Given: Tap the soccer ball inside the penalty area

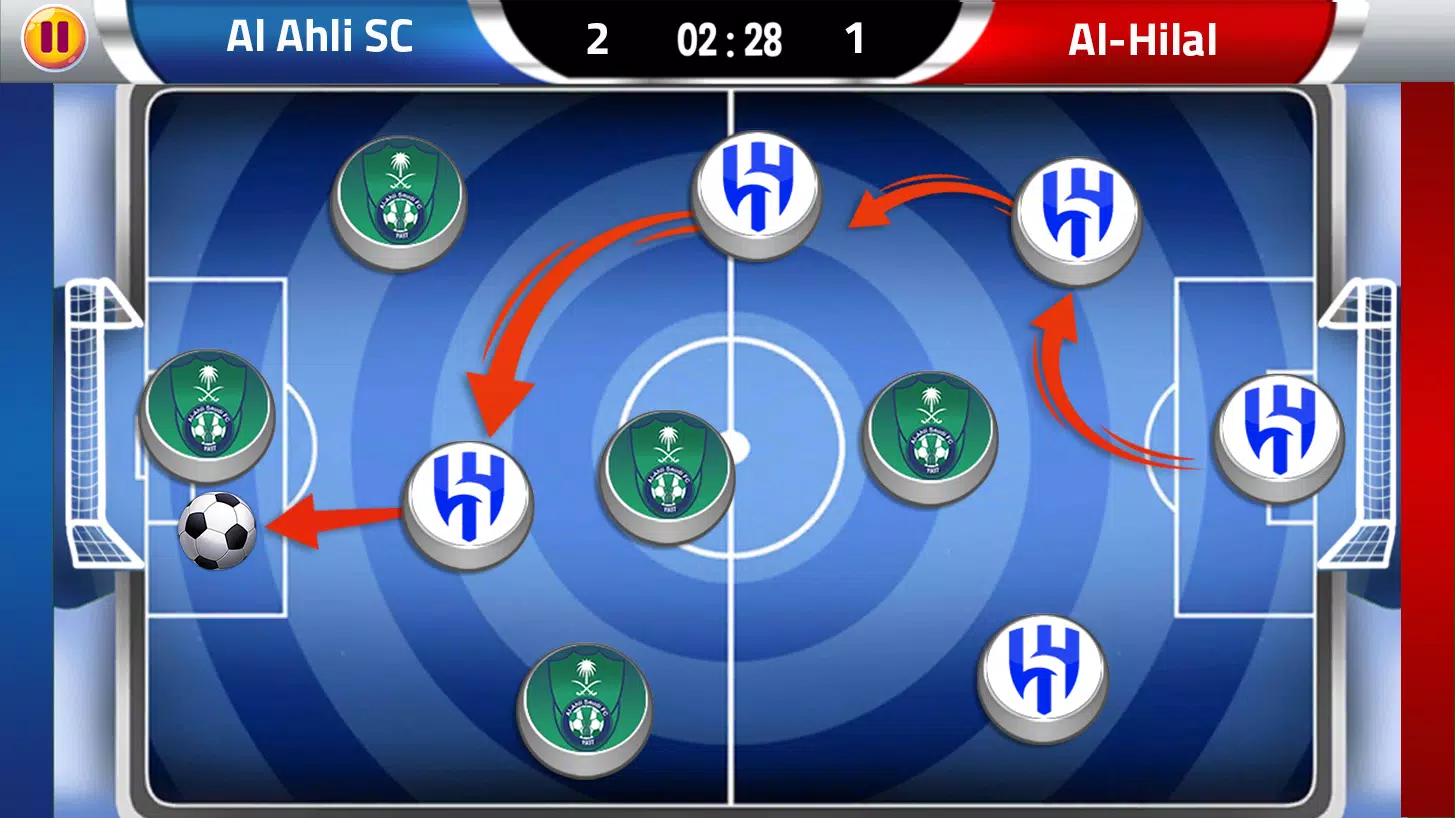Looking at the screenshot, I should tap(215, 533).
